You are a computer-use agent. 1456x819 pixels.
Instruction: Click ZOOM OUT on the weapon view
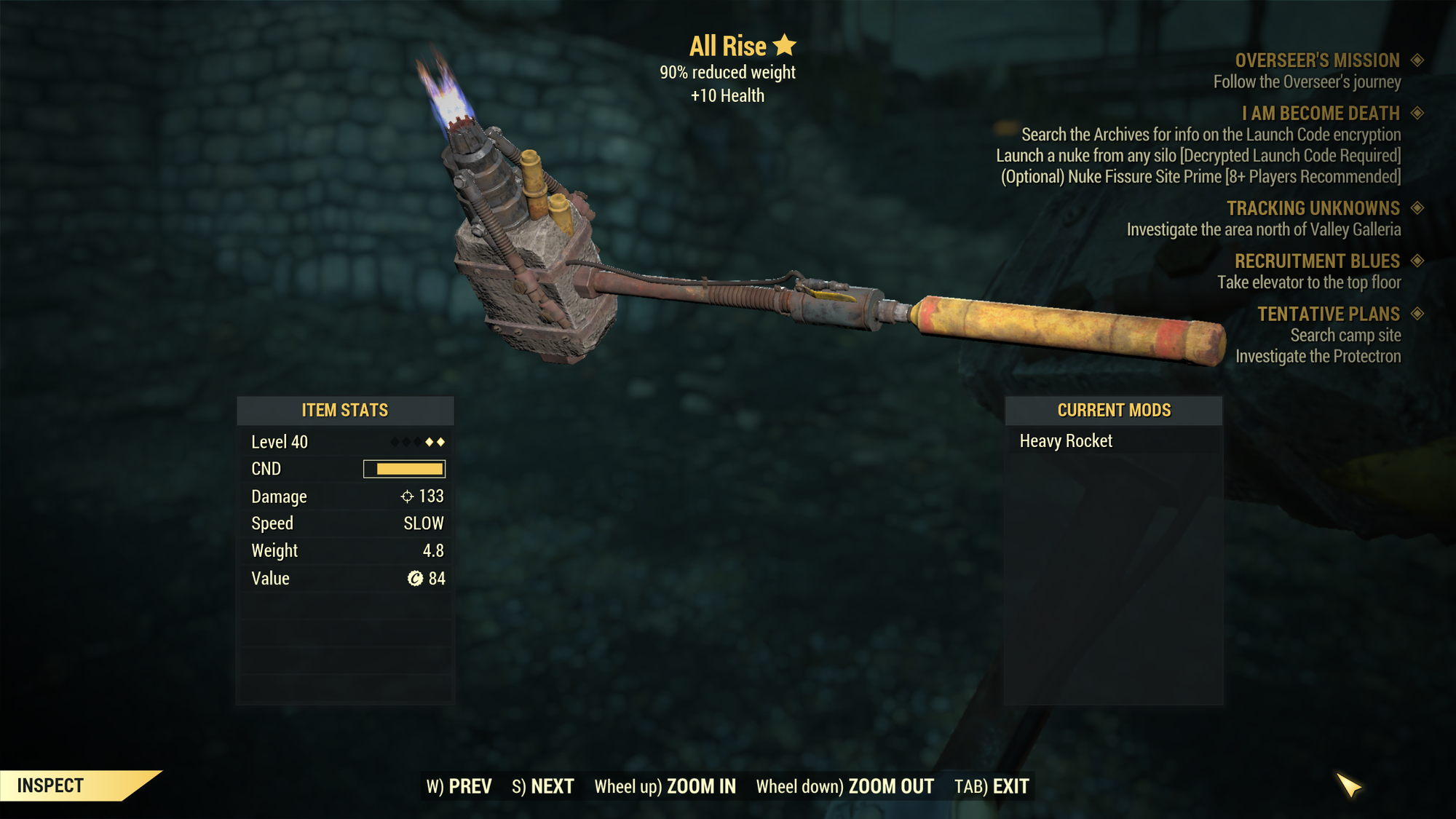click(x=844, y=786)
